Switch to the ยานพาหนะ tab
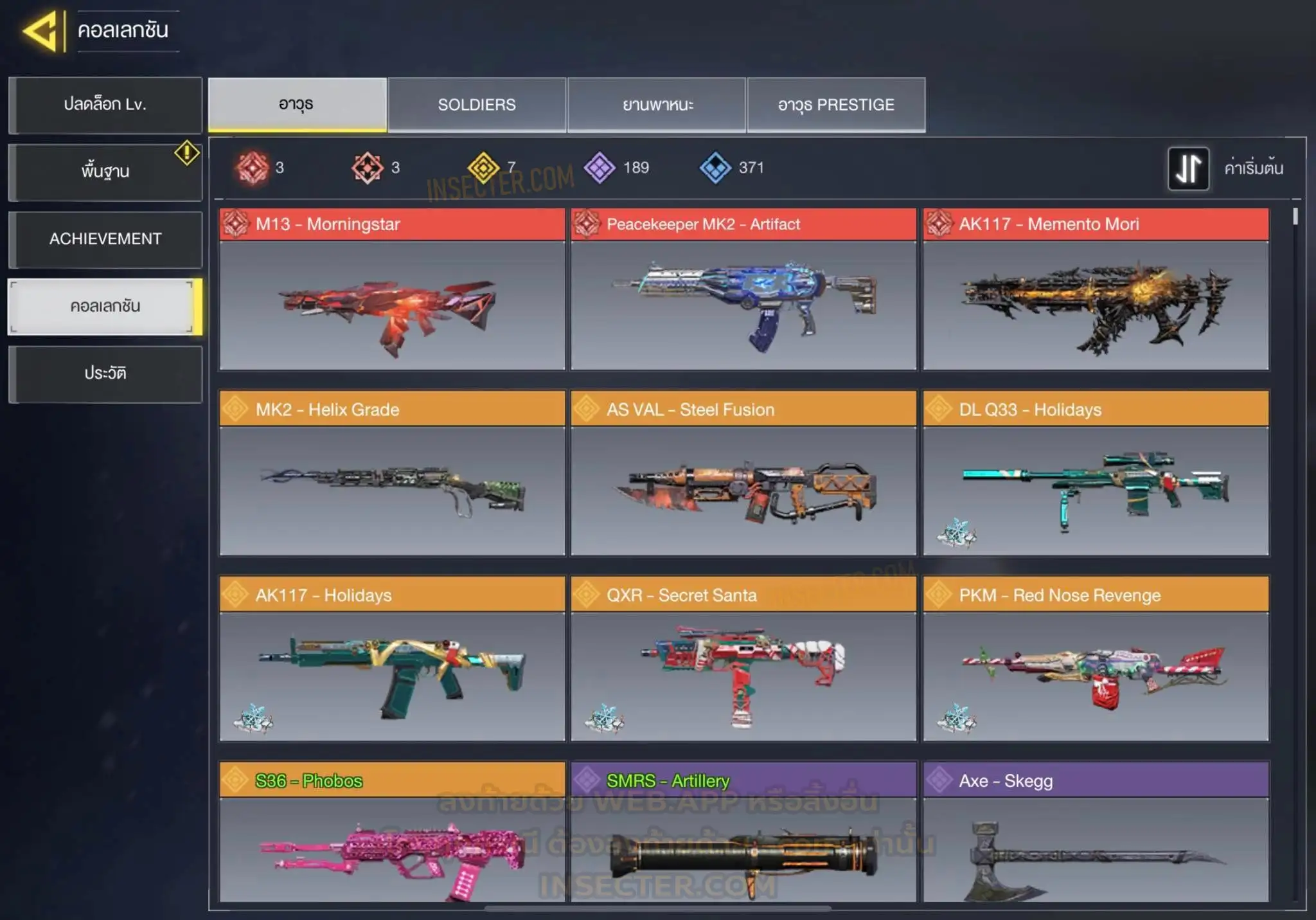The height and width of the screenshot is (920, 1316). click(x=657, y=105)
